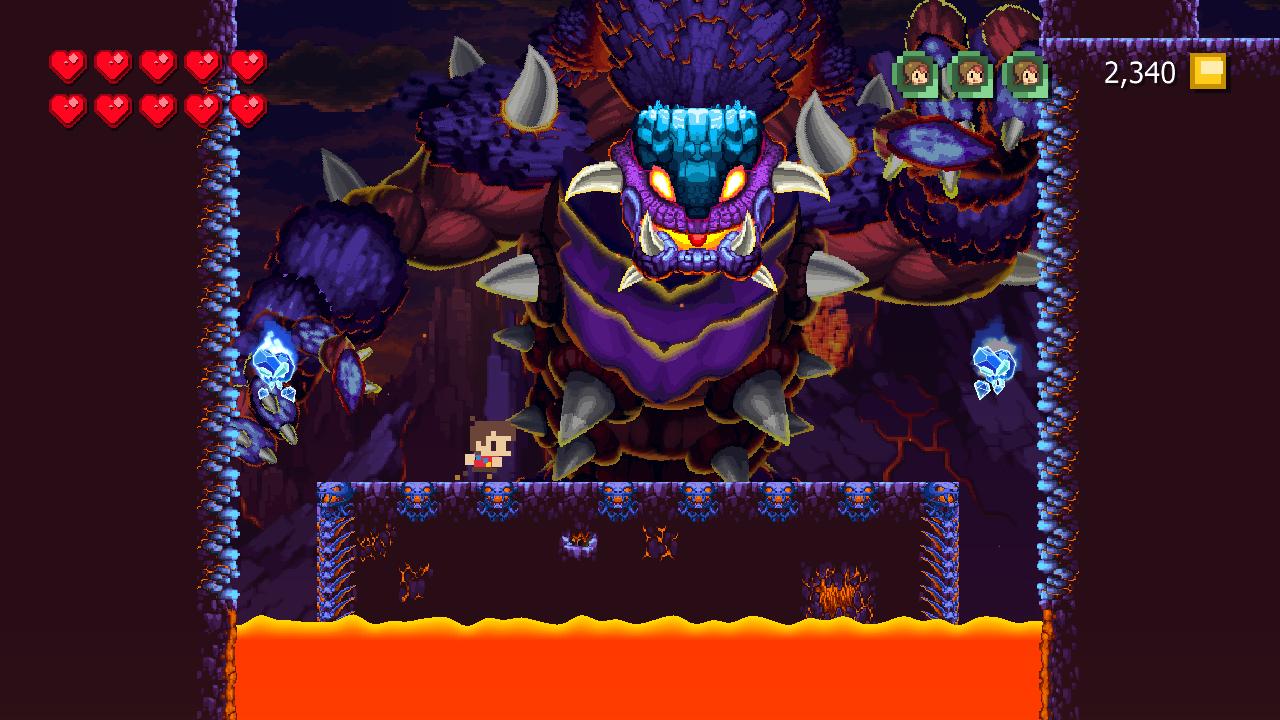Click the rightmost heart in the second row
Viewport: 1280px width, 720px height.
click(250, 108)
